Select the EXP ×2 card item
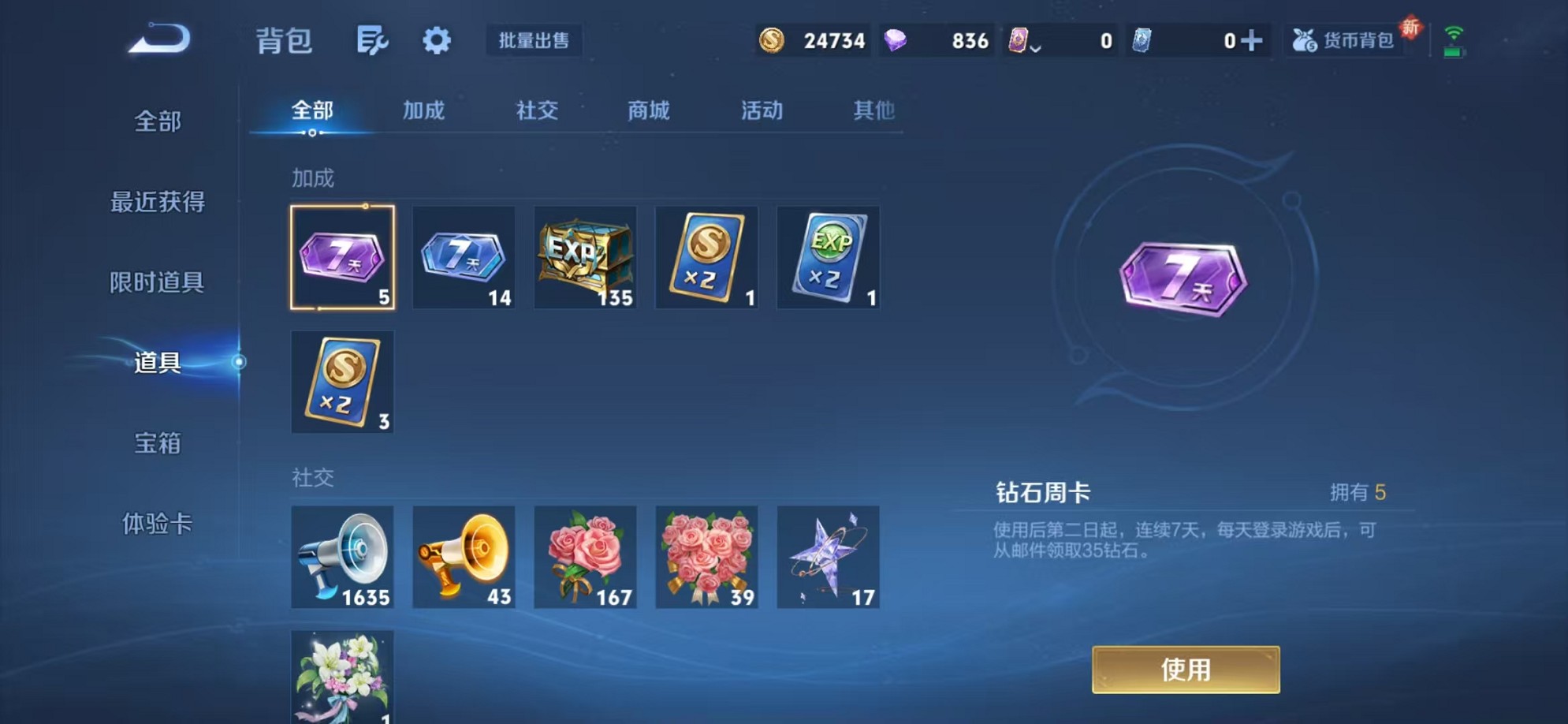 pos(828,258)
